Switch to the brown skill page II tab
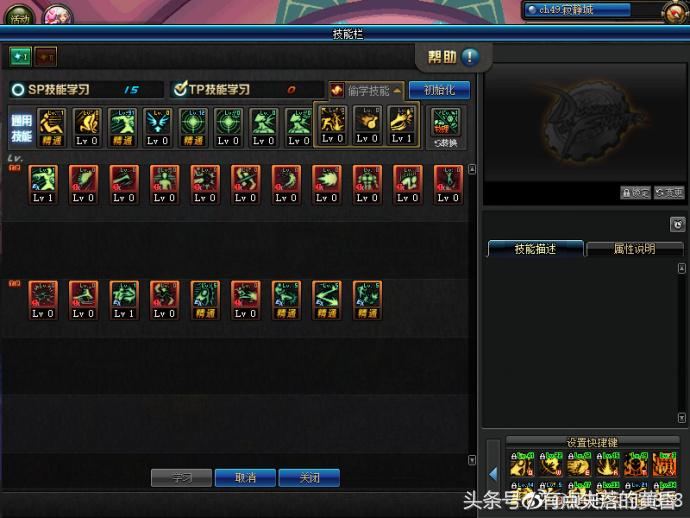Screen dimensions: 690x518 click(x=46, y=58)
